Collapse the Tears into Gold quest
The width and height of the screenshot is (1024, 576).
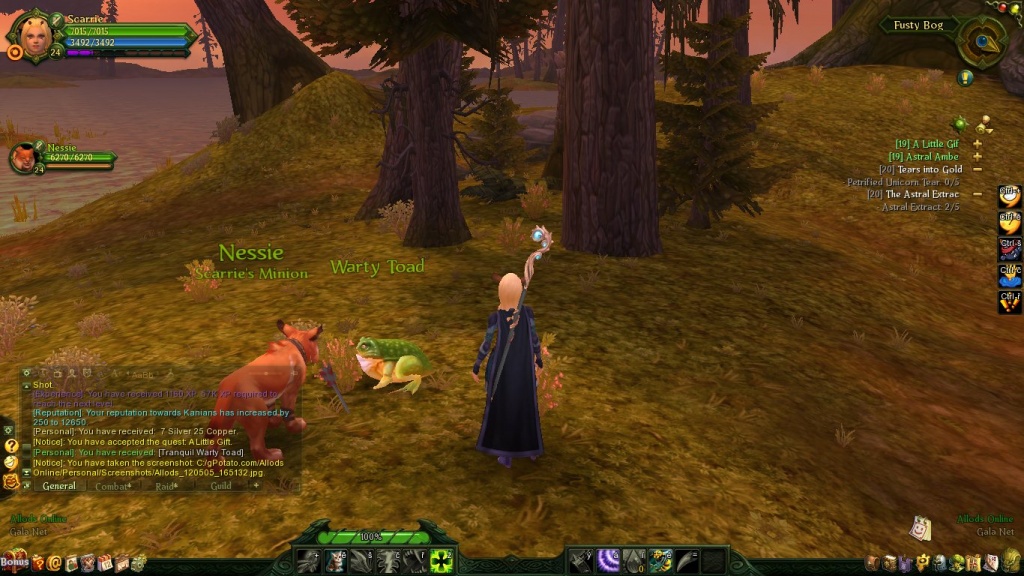(977, 169)
